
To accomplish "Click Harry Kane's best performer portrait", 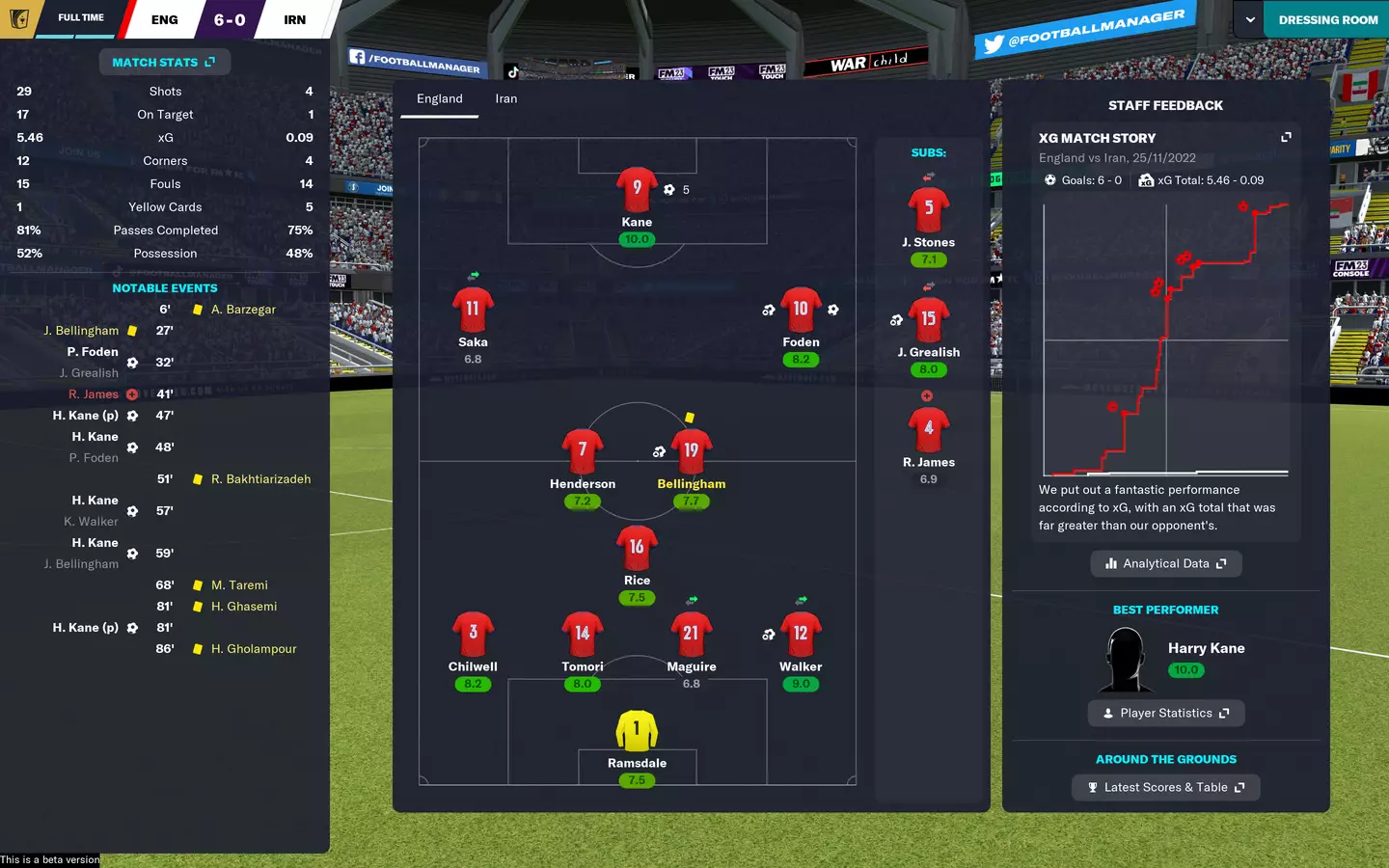I will (1126, 659).
